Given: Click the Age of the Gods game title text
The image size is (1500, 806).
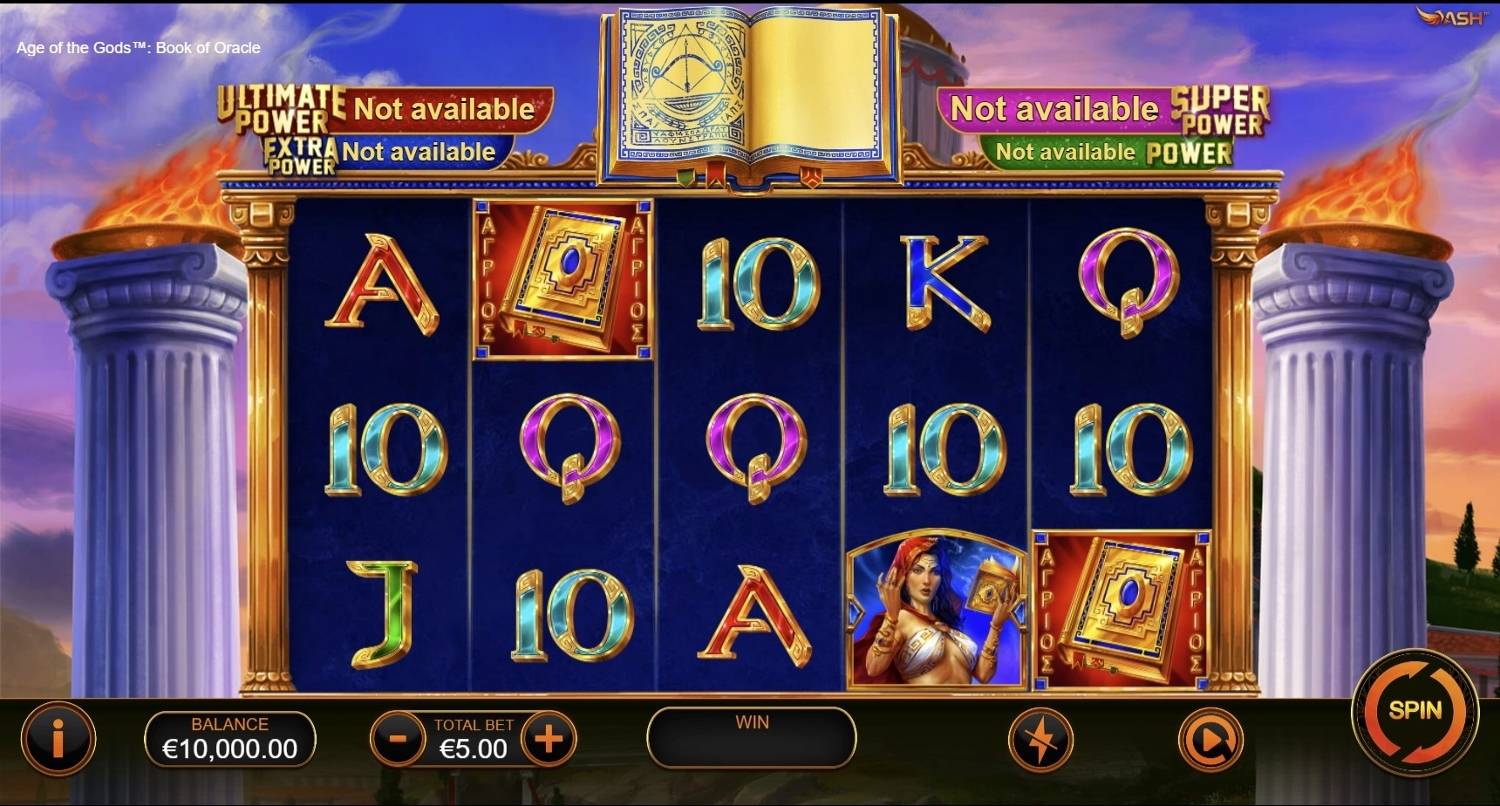Looking at the screenshot, I should coord(136,47).
